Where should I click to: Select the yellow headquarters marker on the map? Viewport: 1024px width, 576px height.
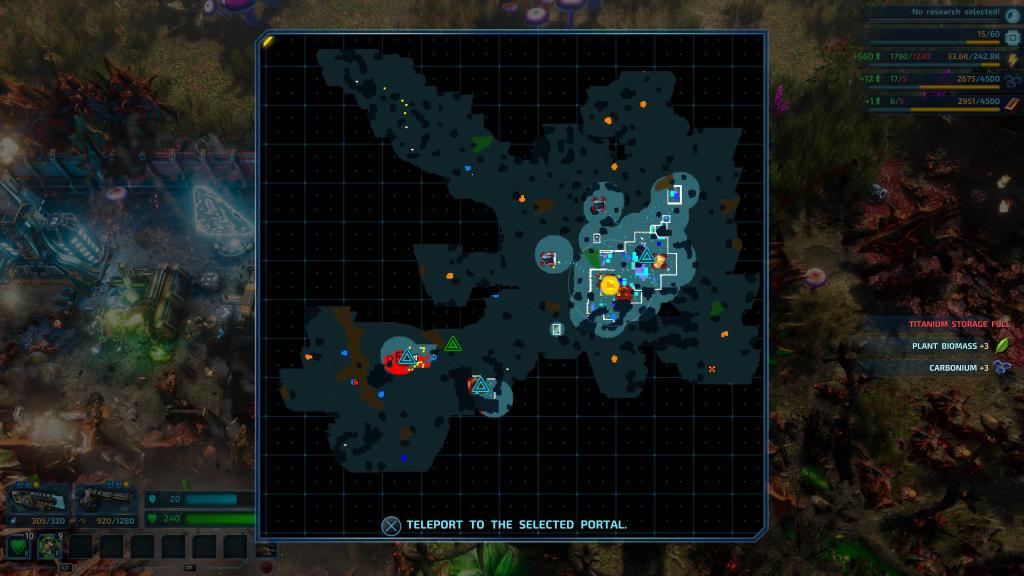[609, 286]
